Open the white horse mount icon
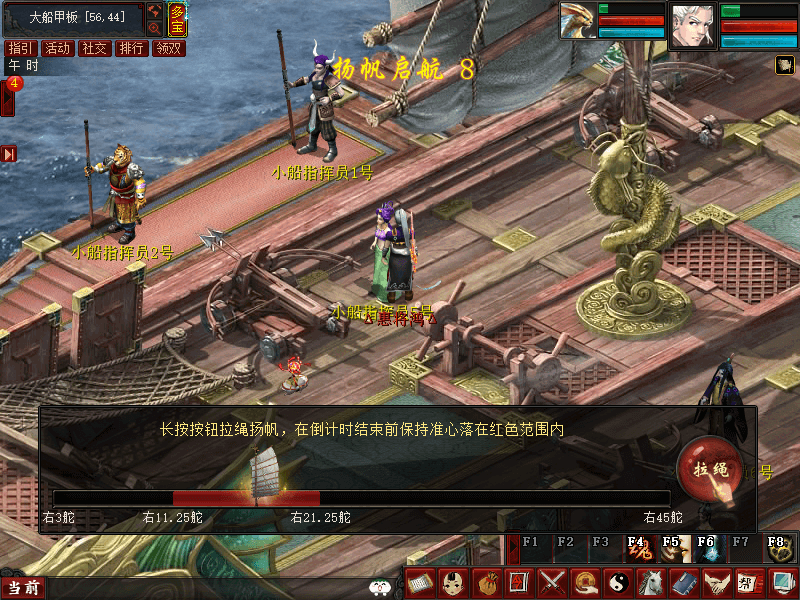This screenshot has width=800, height=600. click(x=651, y=581)
